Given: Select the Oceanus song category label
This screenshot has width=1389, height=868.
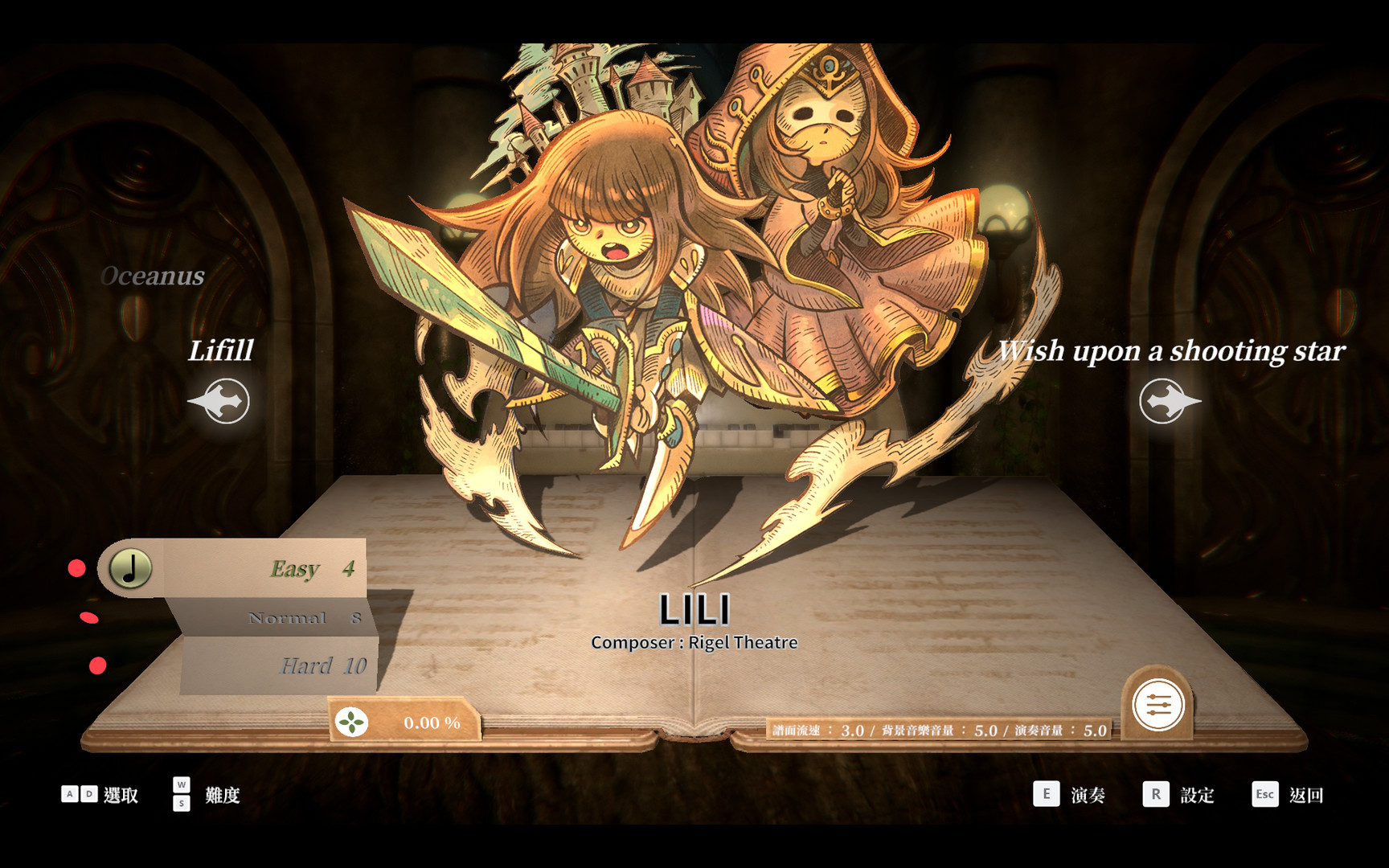Looking at the screenshot, I should [153, 276].
